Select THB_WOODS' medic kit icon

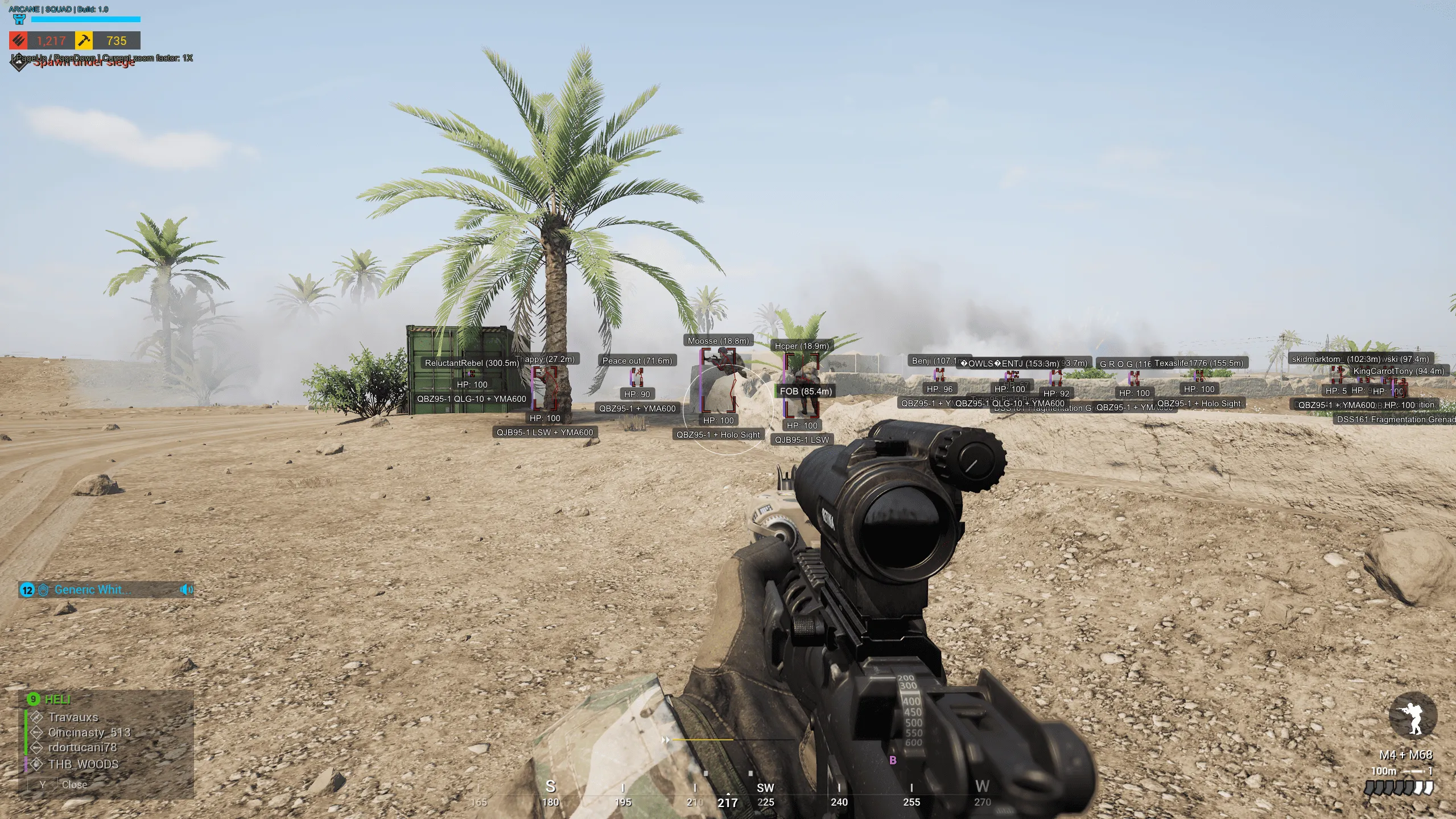pyautogui.click(x=36, y=764)
